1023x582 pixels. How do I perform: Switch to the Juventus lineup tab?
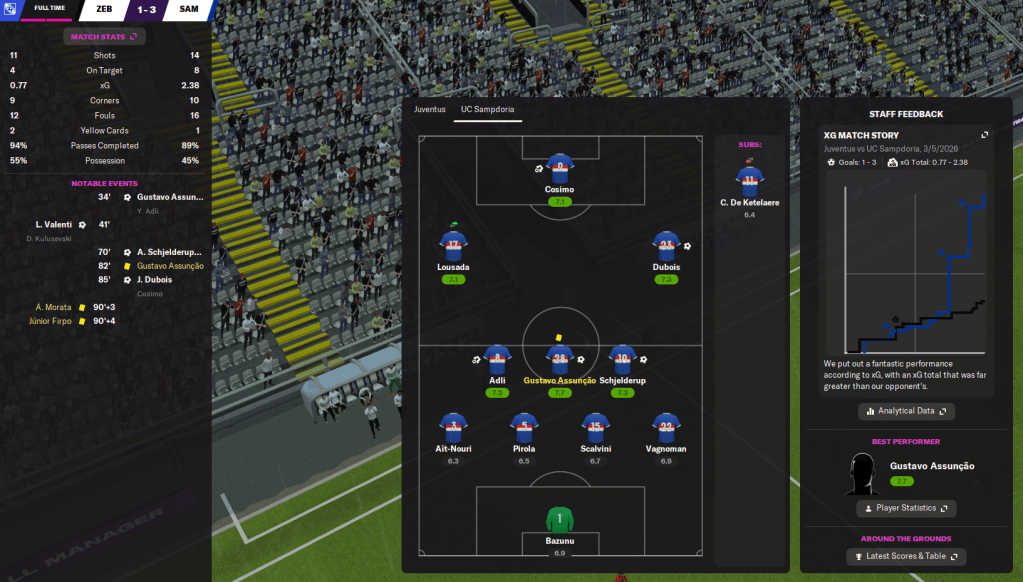click(430, 109)
